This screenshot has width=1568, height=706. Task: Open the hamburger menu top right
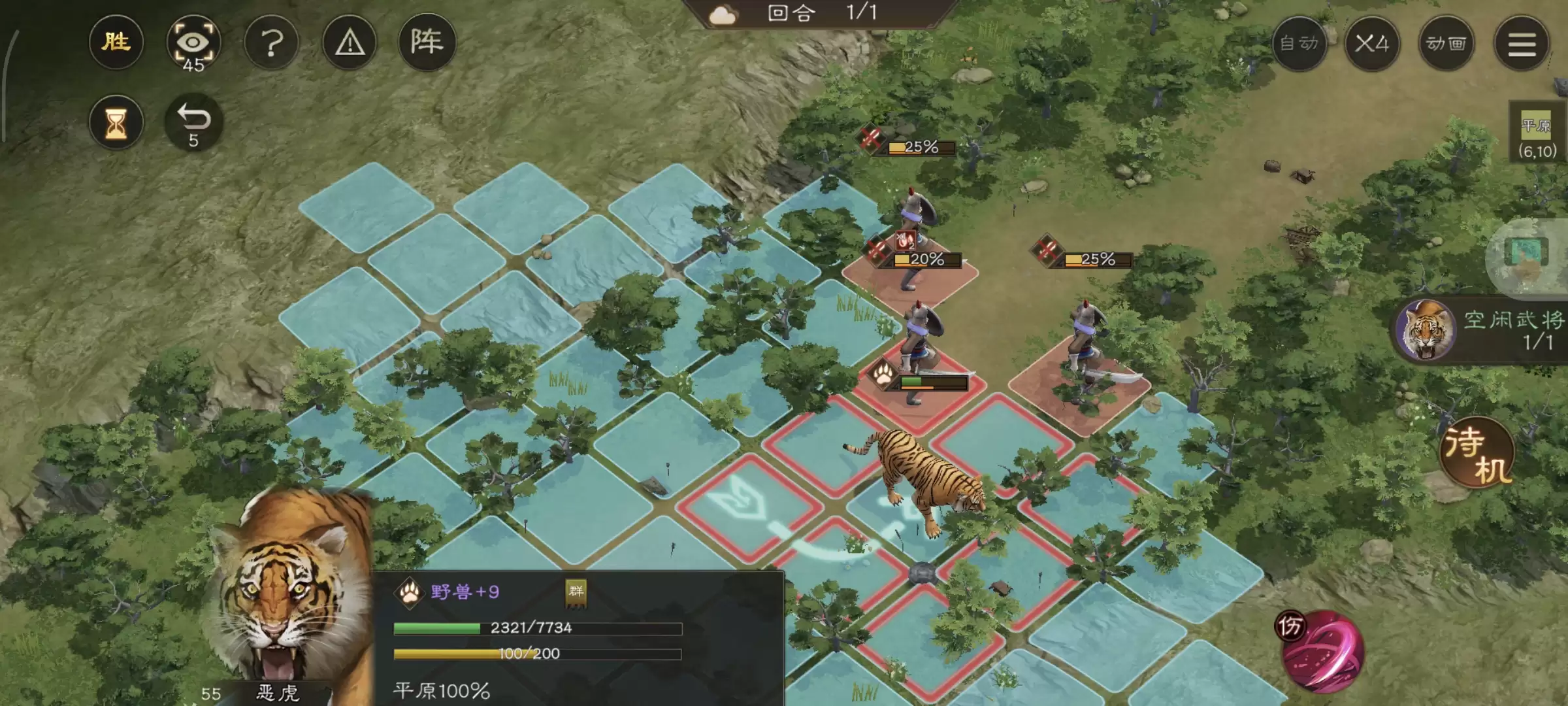1522,44
